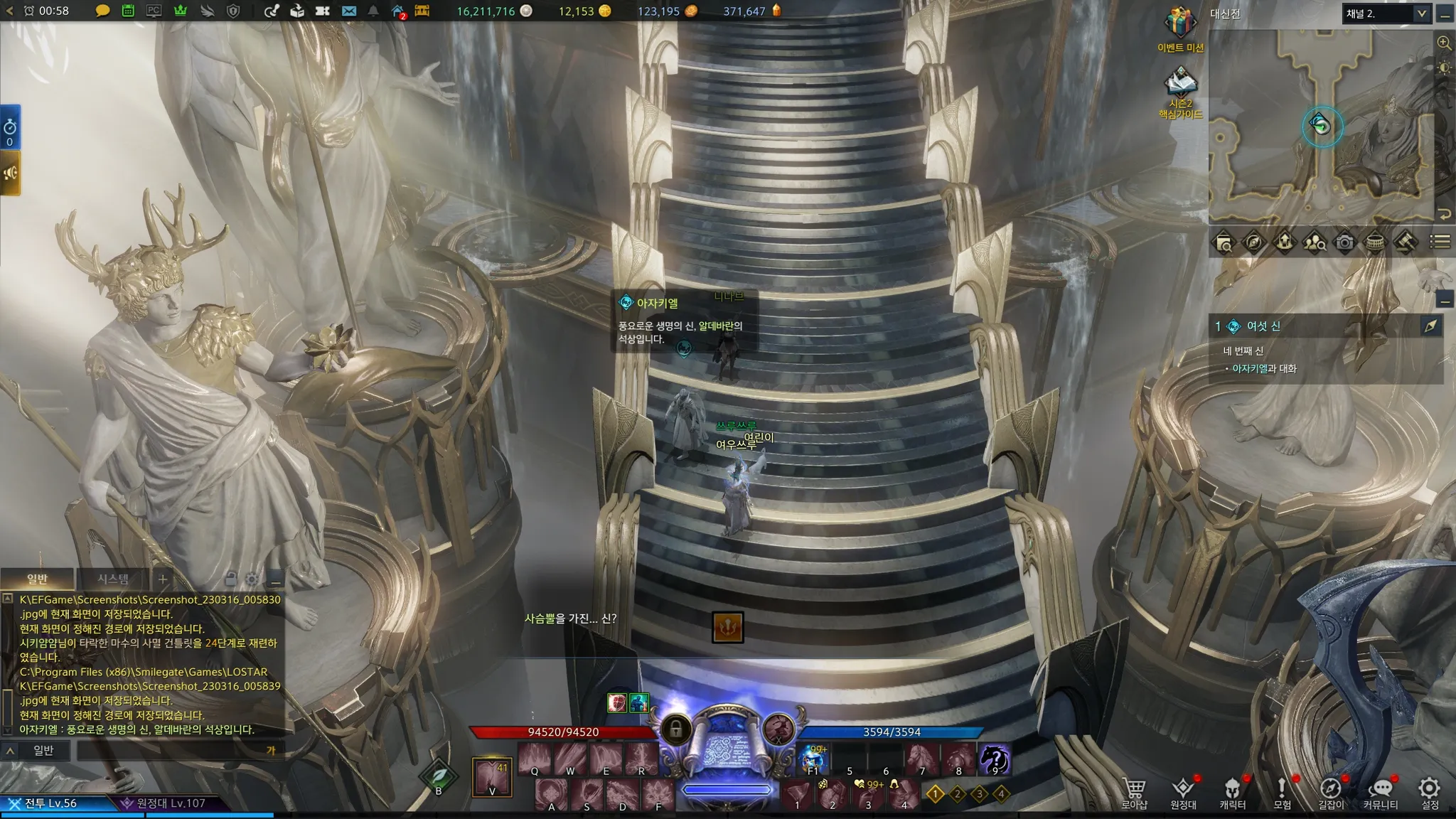Open the 캐릭터 character menu
Screen dimensions: 1456x819
[x=1232, y=792]
